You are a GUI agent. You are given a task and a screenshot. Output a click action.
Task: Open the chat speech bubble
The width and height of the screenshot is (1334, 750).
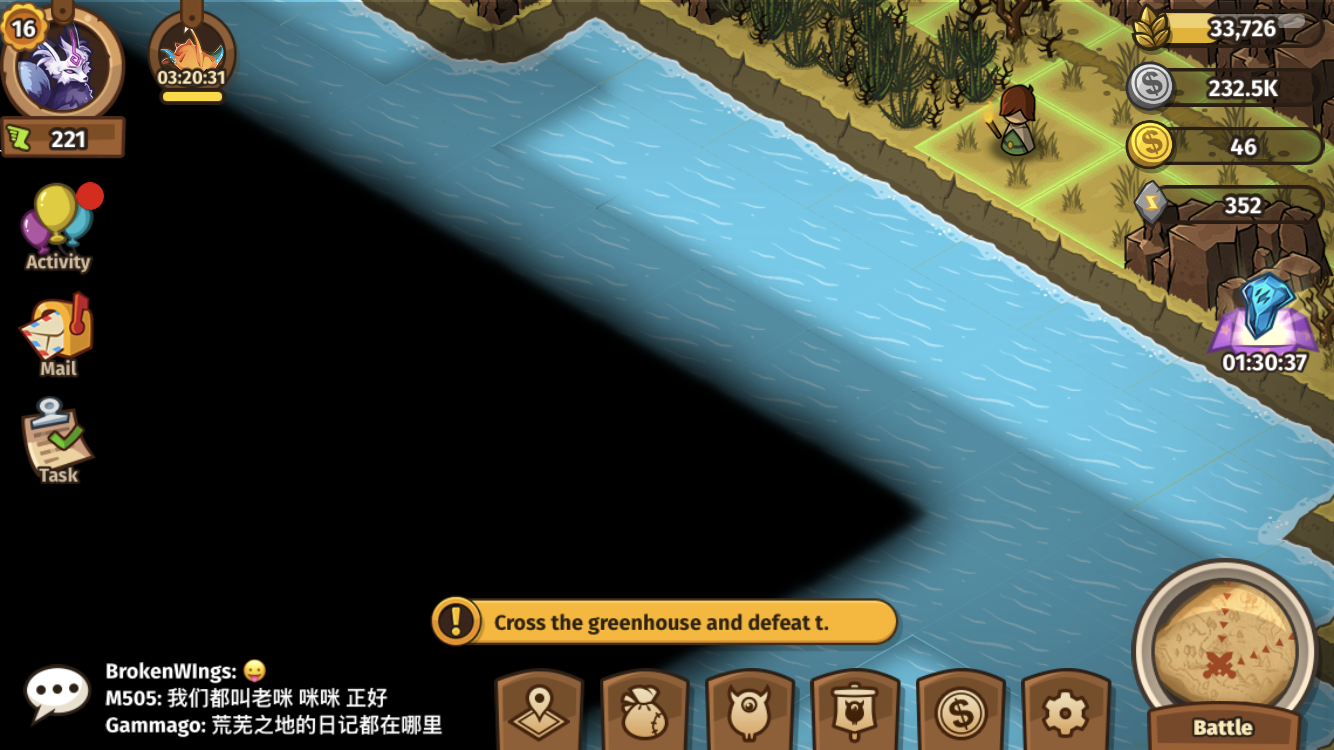point(57,692)
